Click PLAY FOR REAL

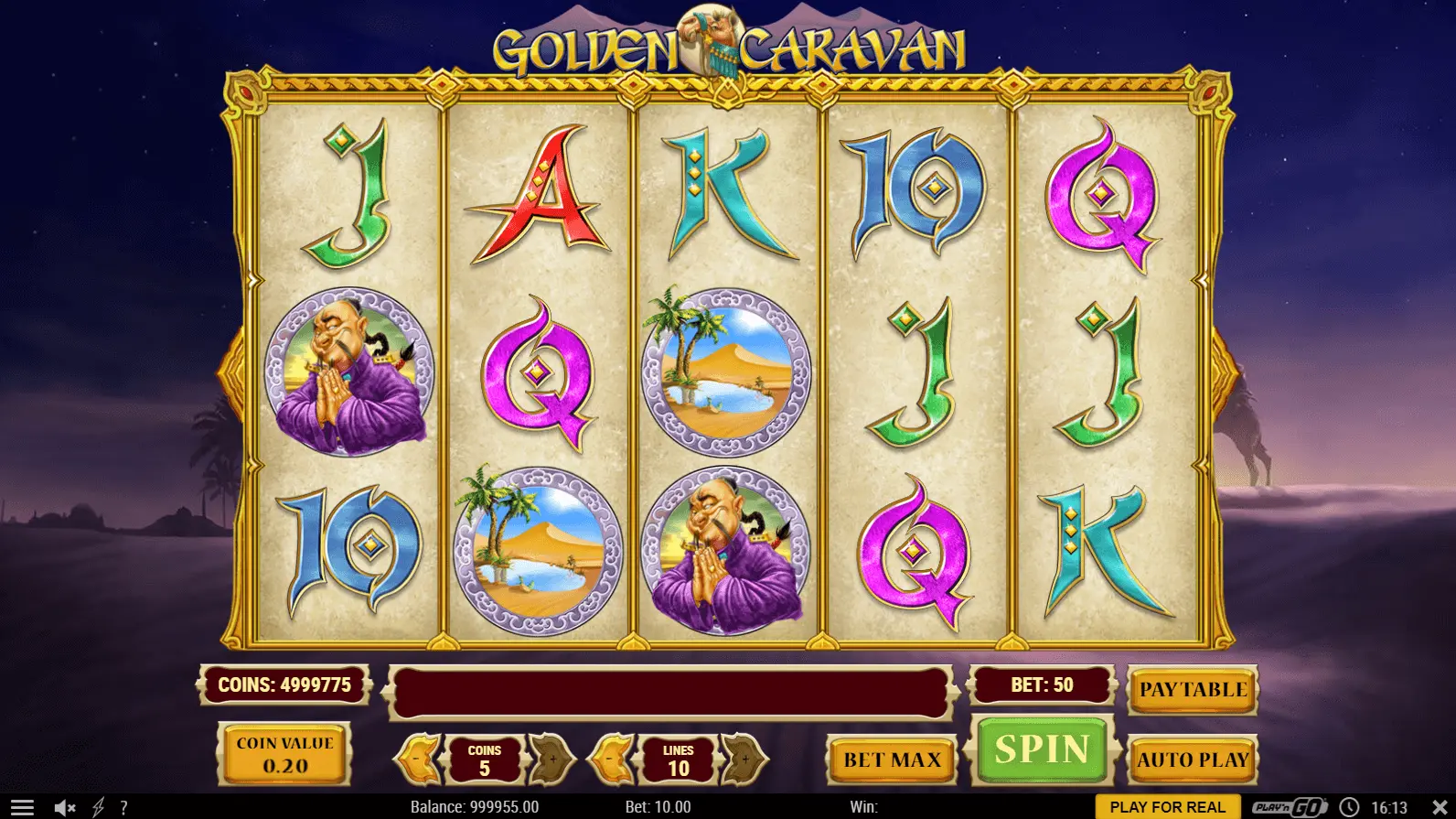tap(1167, 807)
